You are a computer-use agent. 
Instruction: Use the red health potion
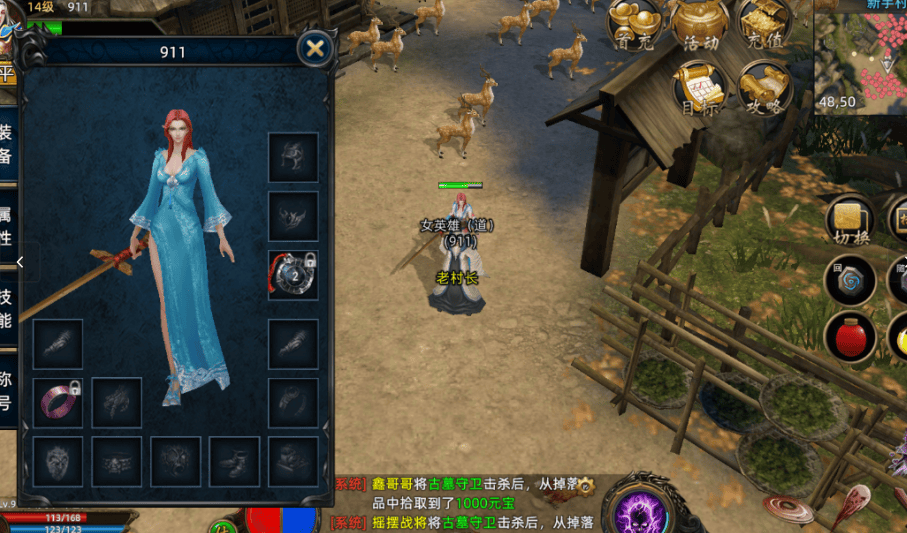(x=851, y=336)
